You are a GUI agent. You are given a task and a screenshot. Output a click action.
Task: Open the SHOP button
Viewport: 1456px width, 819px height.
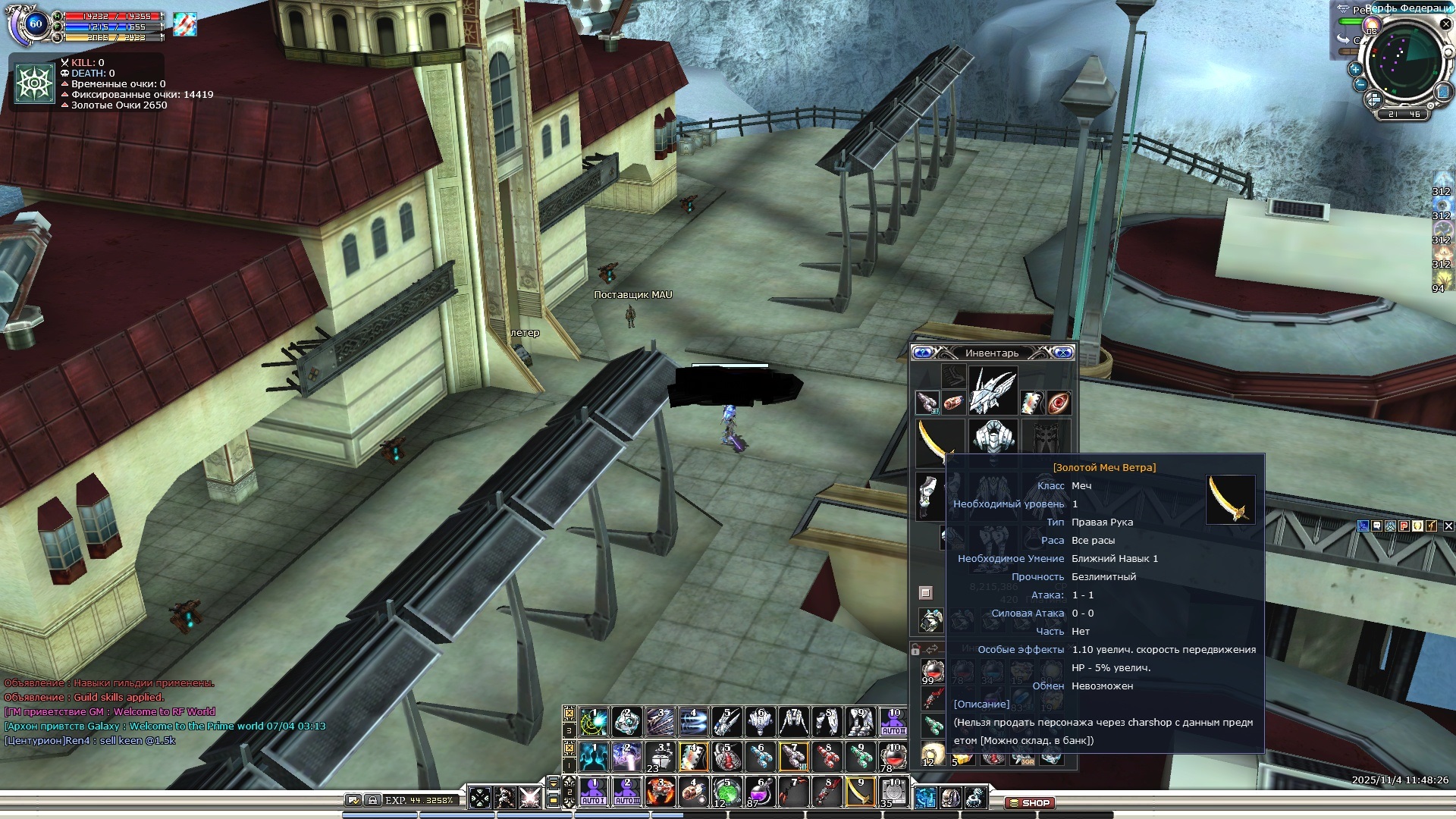[1030, 802]
